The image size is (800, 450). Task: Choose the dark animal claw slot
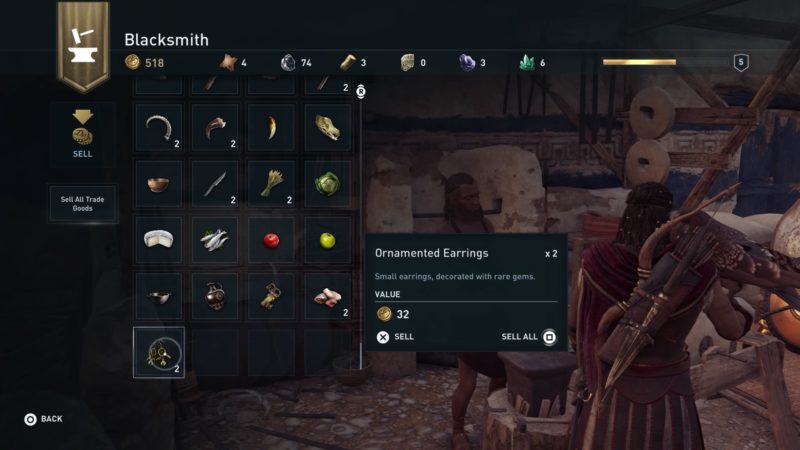pos(214,128)
